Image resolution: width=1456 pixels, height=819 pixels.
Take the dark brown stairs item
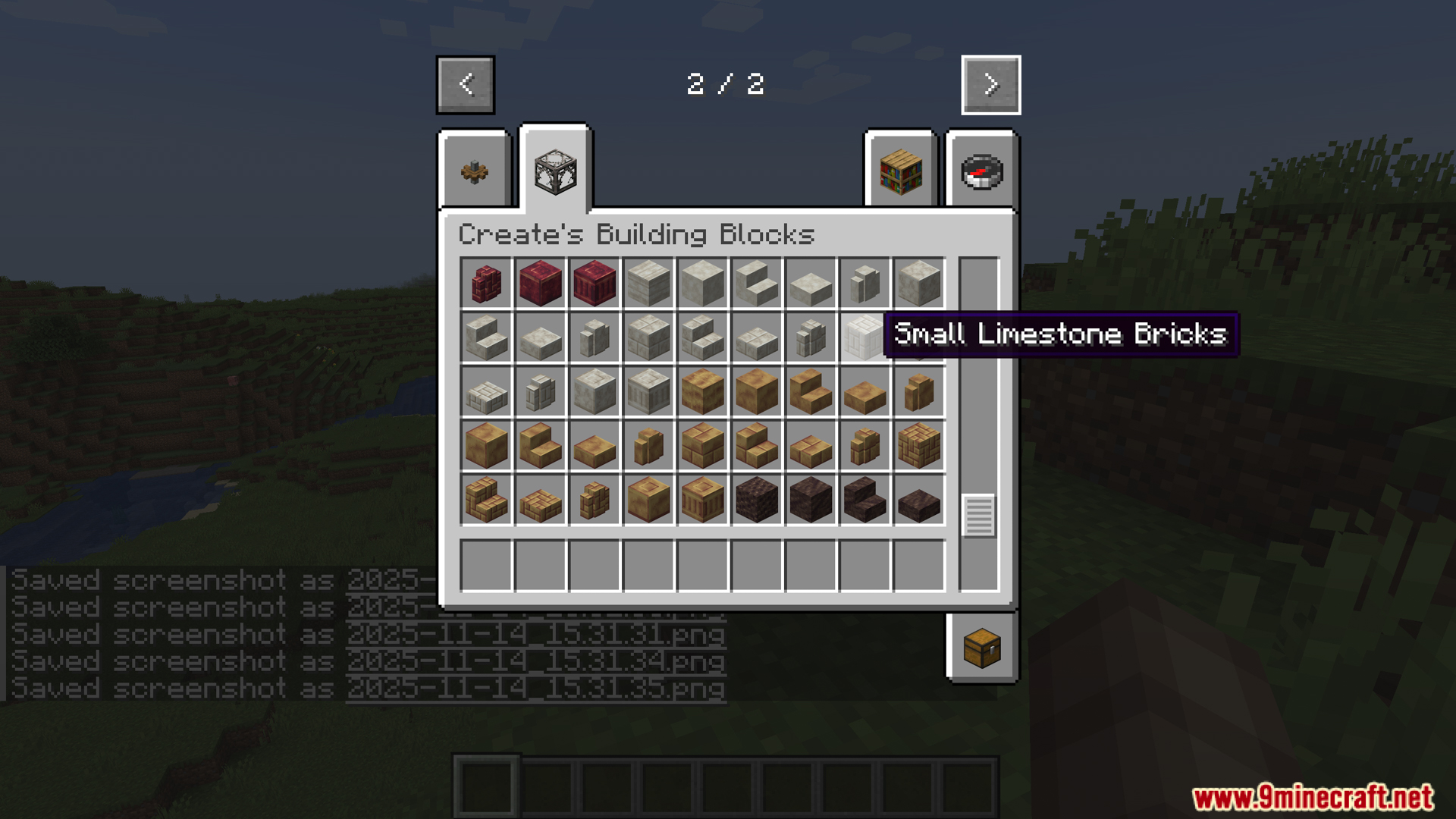click(x=864, y=500)
